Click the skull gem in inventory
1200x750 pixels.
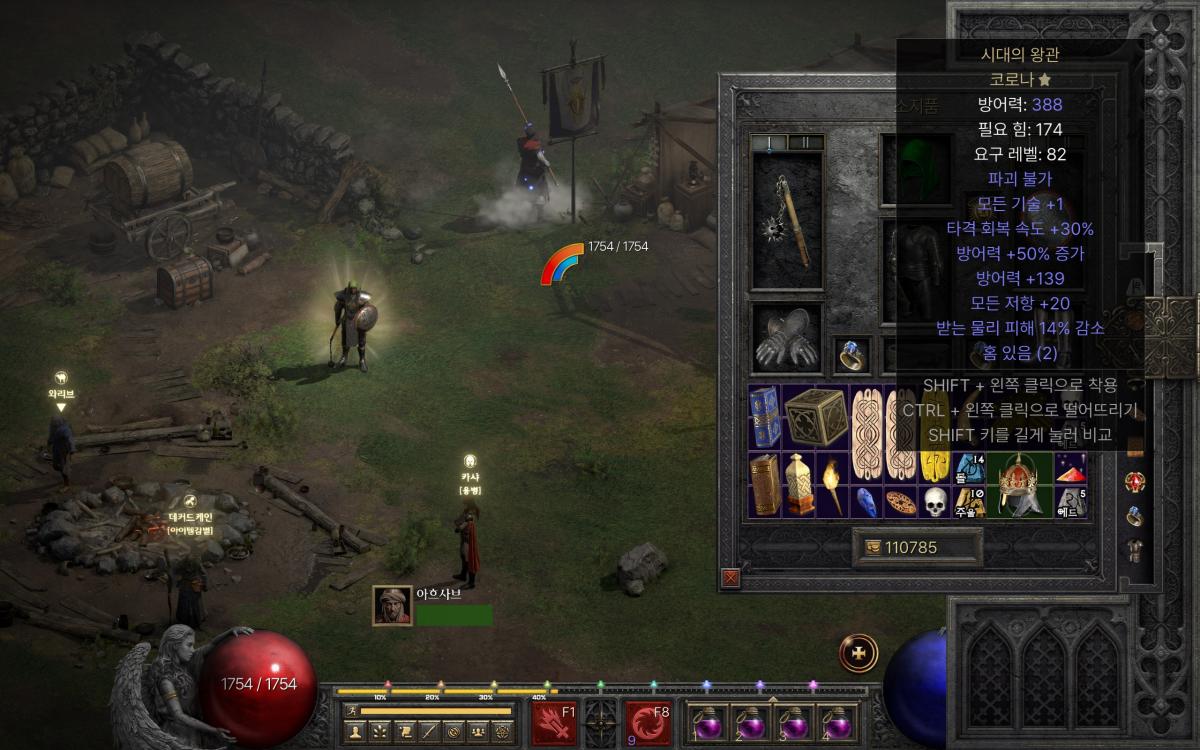934,501
